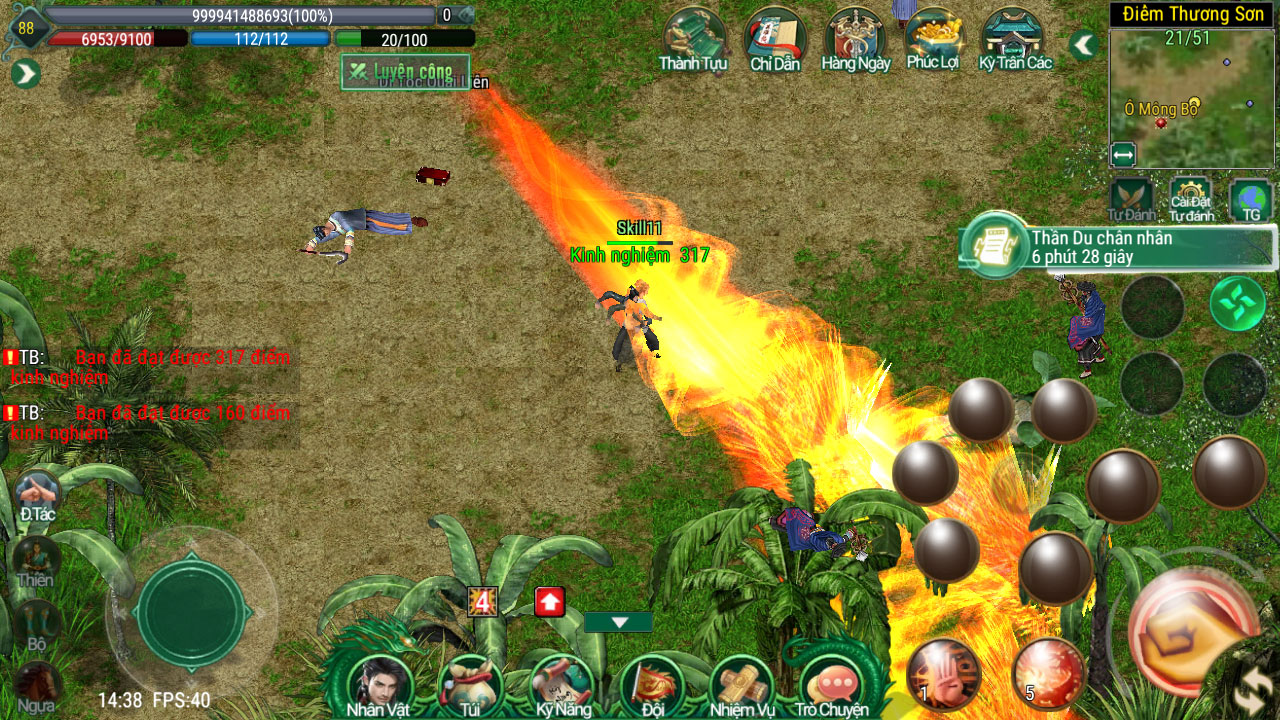The height and width of the screenshot is (720, 1280).
Task: Open the Kỳ Trân Các shop
Action: 1014,38
